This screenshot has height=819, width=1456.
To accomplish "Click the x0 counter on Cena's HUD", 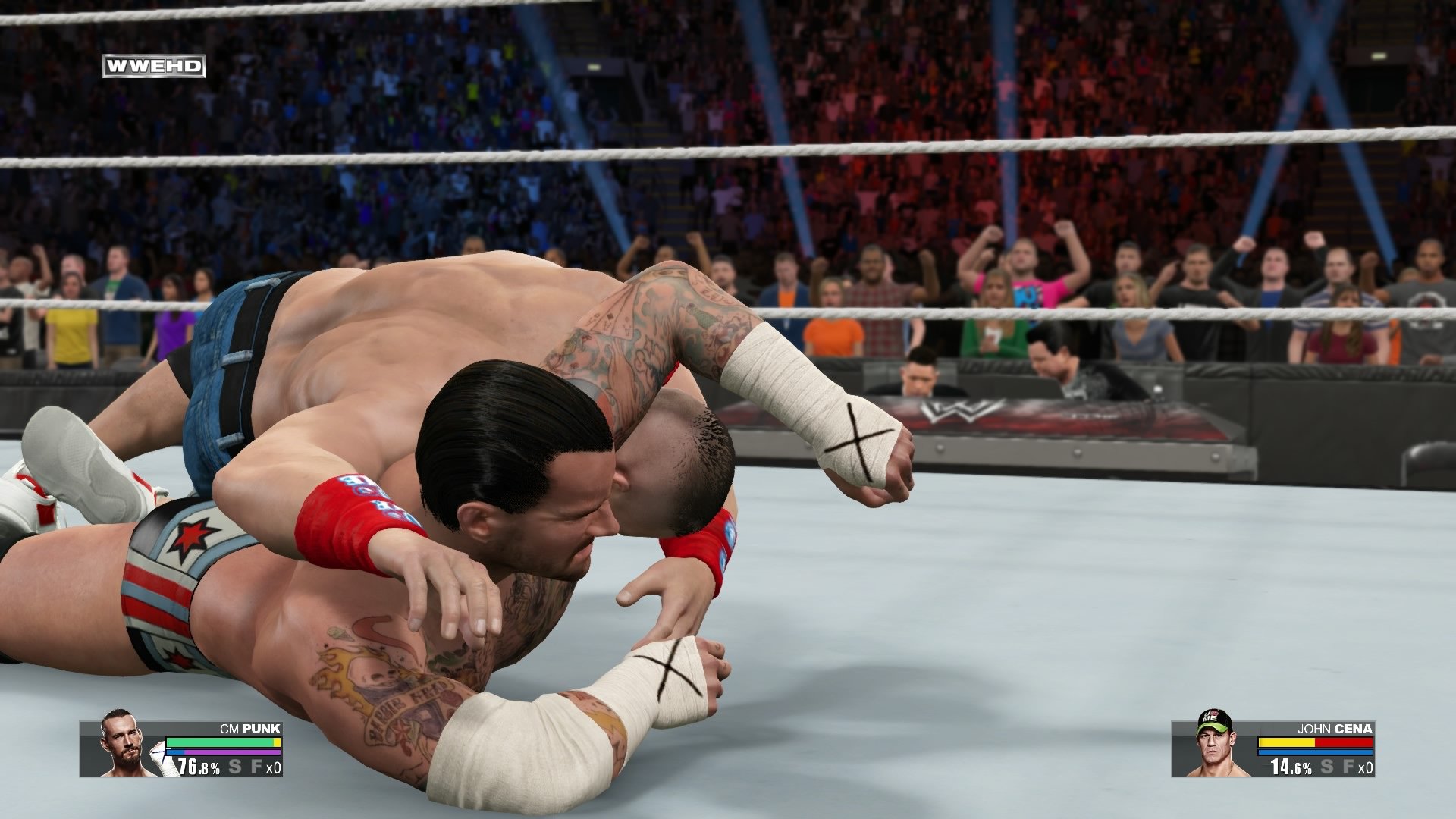I will 1365,768.
